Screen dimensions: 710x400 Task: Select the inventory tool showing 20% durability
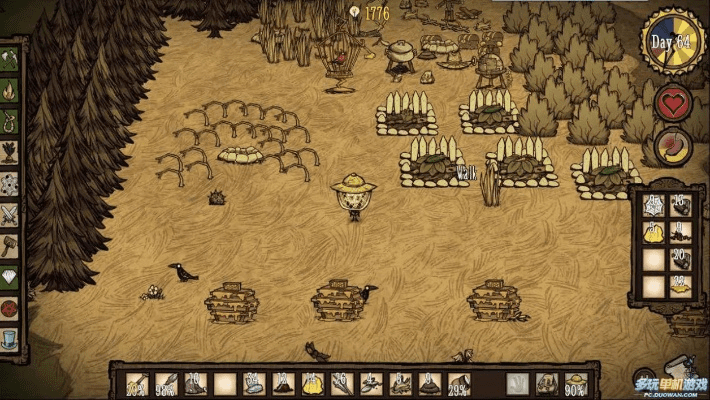137,383
